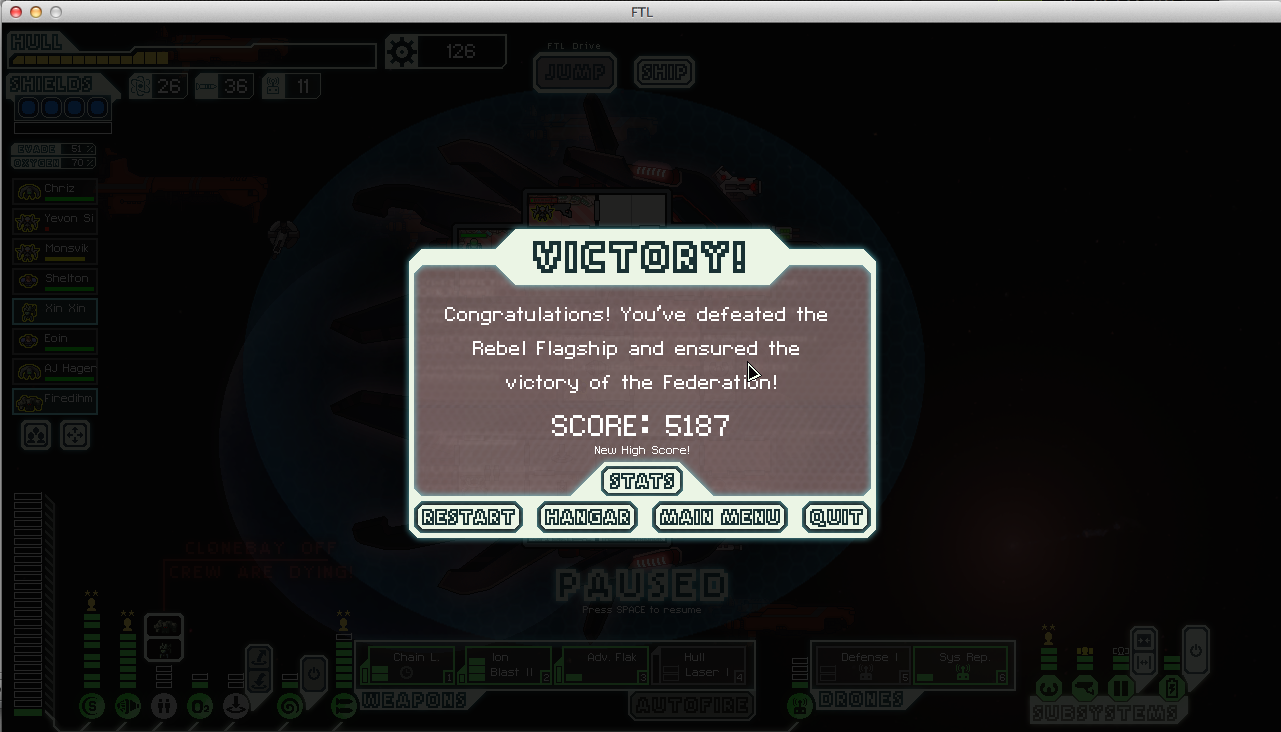Activate the Sys Rep. drone
This screenshot has width=1281, height=732.
click(960, 665)
